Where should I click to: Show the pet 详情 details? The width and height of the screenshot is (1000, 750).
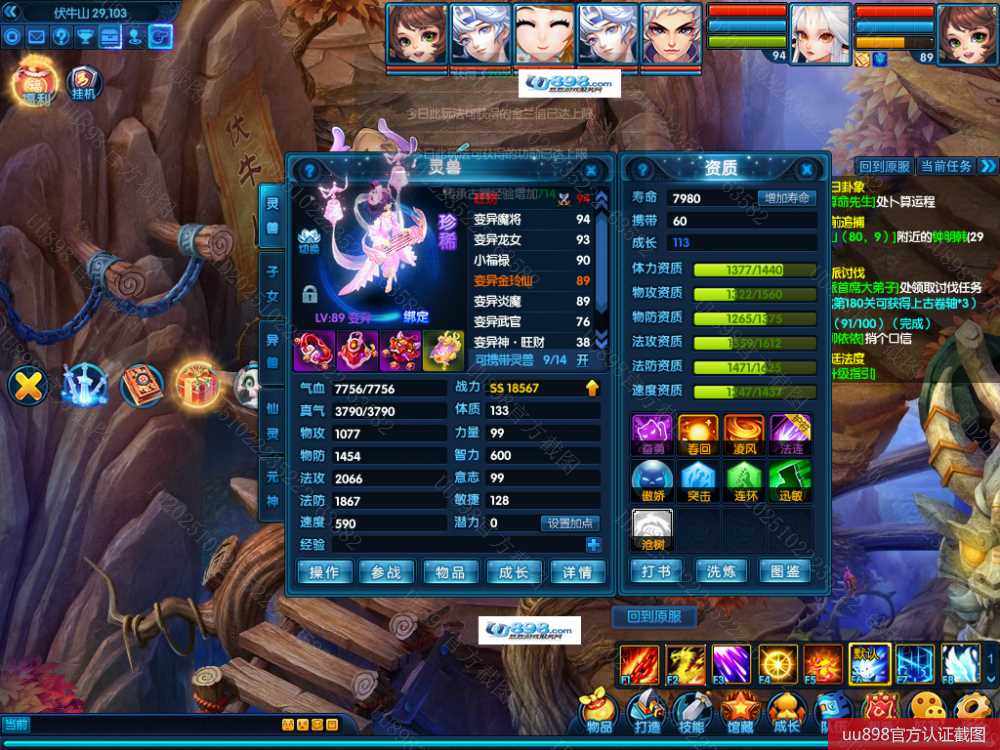tap(577, 572)
